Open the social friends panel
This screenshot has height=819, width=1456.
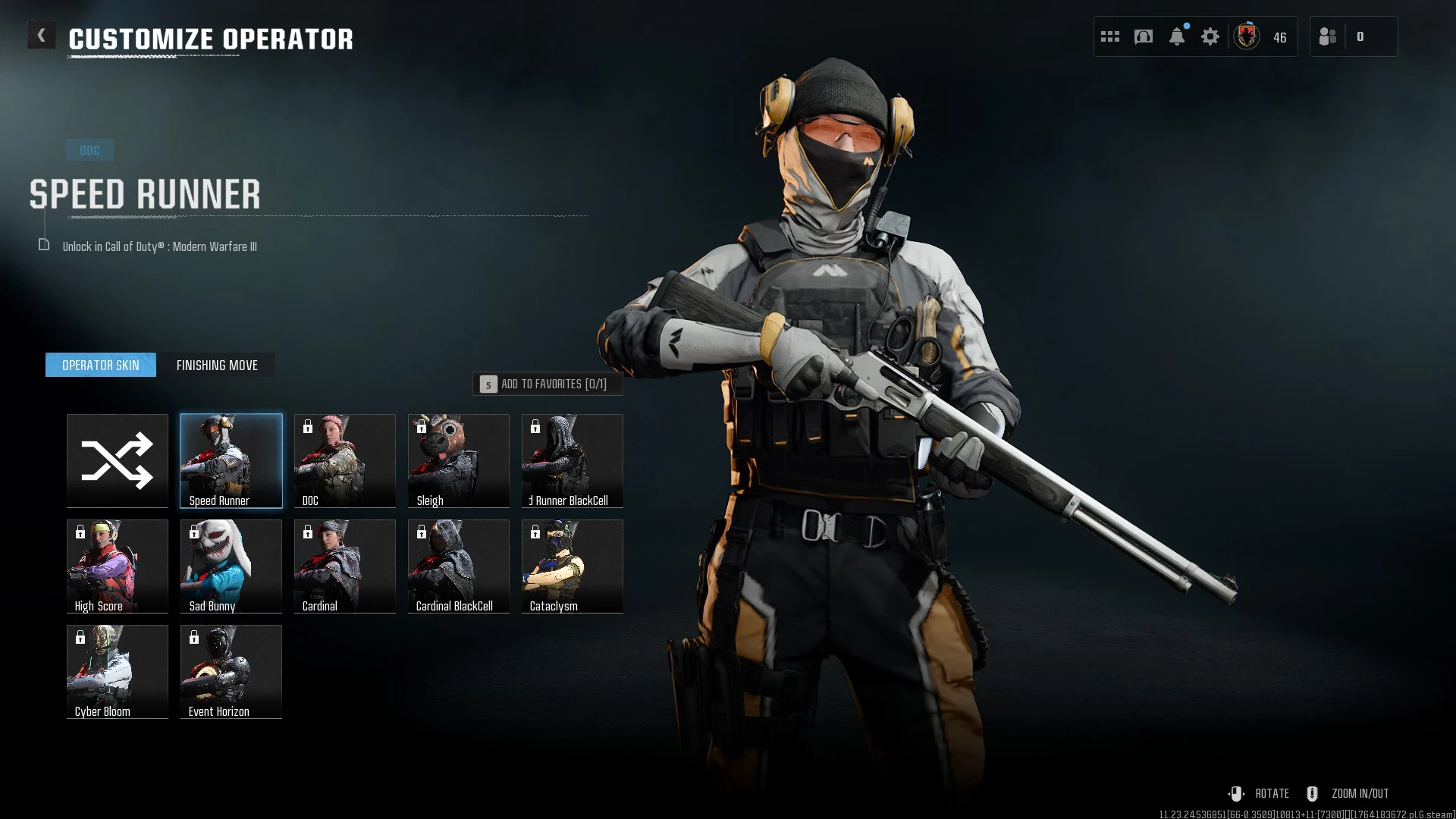[x=1327, y=36]
